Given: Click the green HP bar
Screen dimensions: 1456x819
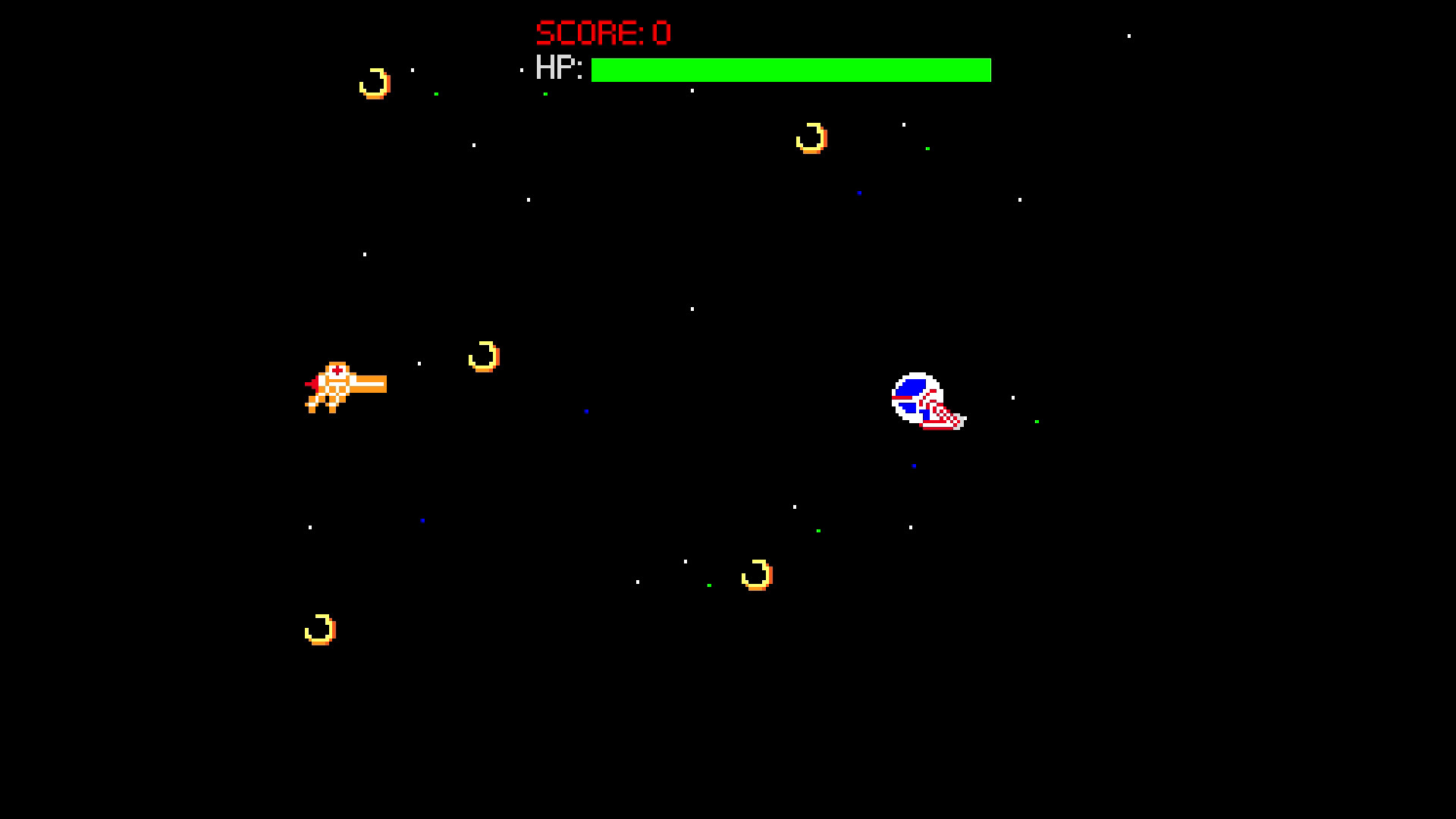Looking at the screenshot, I should [x=789, y=70].
